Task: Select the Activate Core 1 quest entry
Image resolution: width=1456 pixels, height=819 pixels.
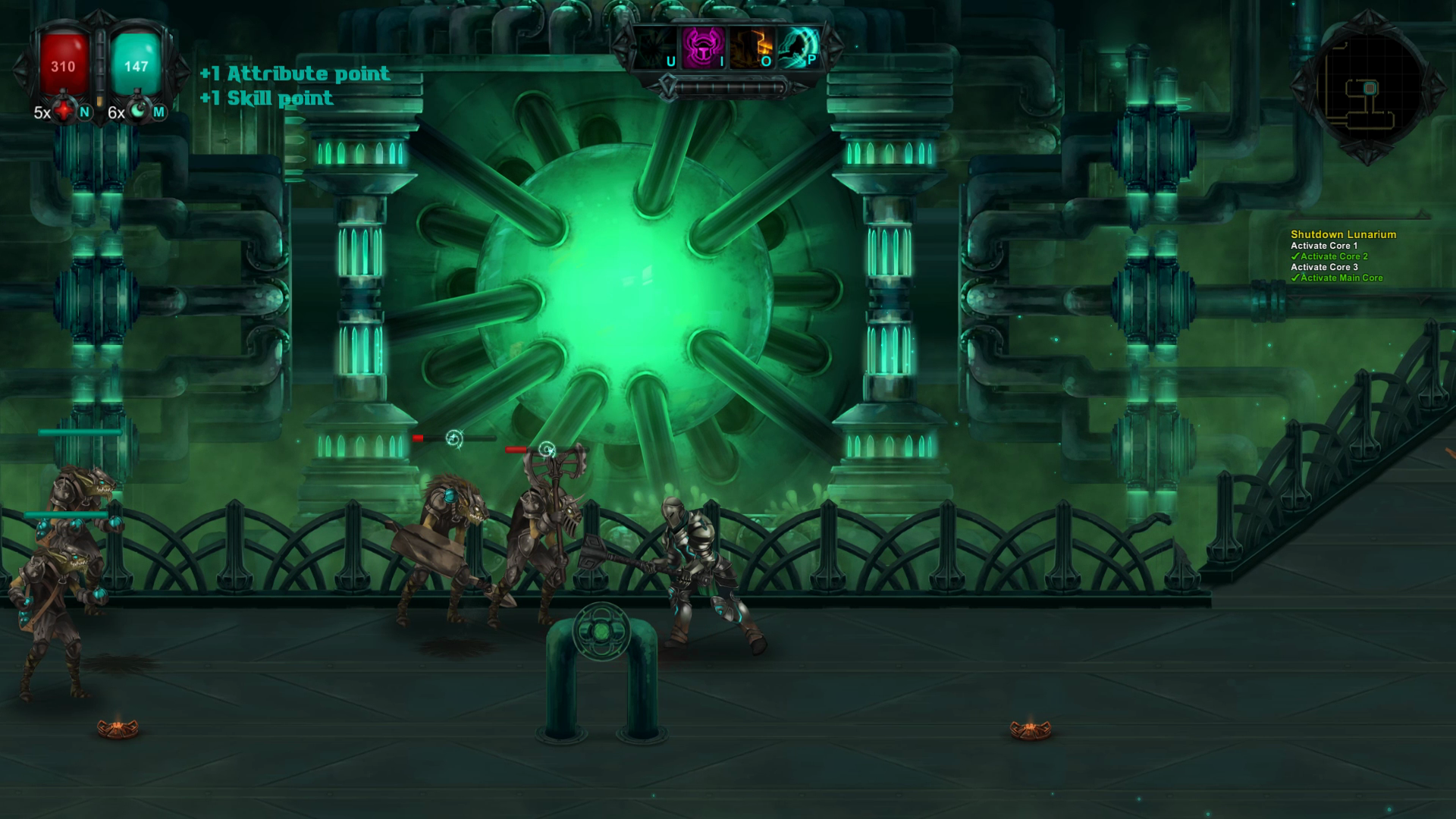Action: [1323, 246]
